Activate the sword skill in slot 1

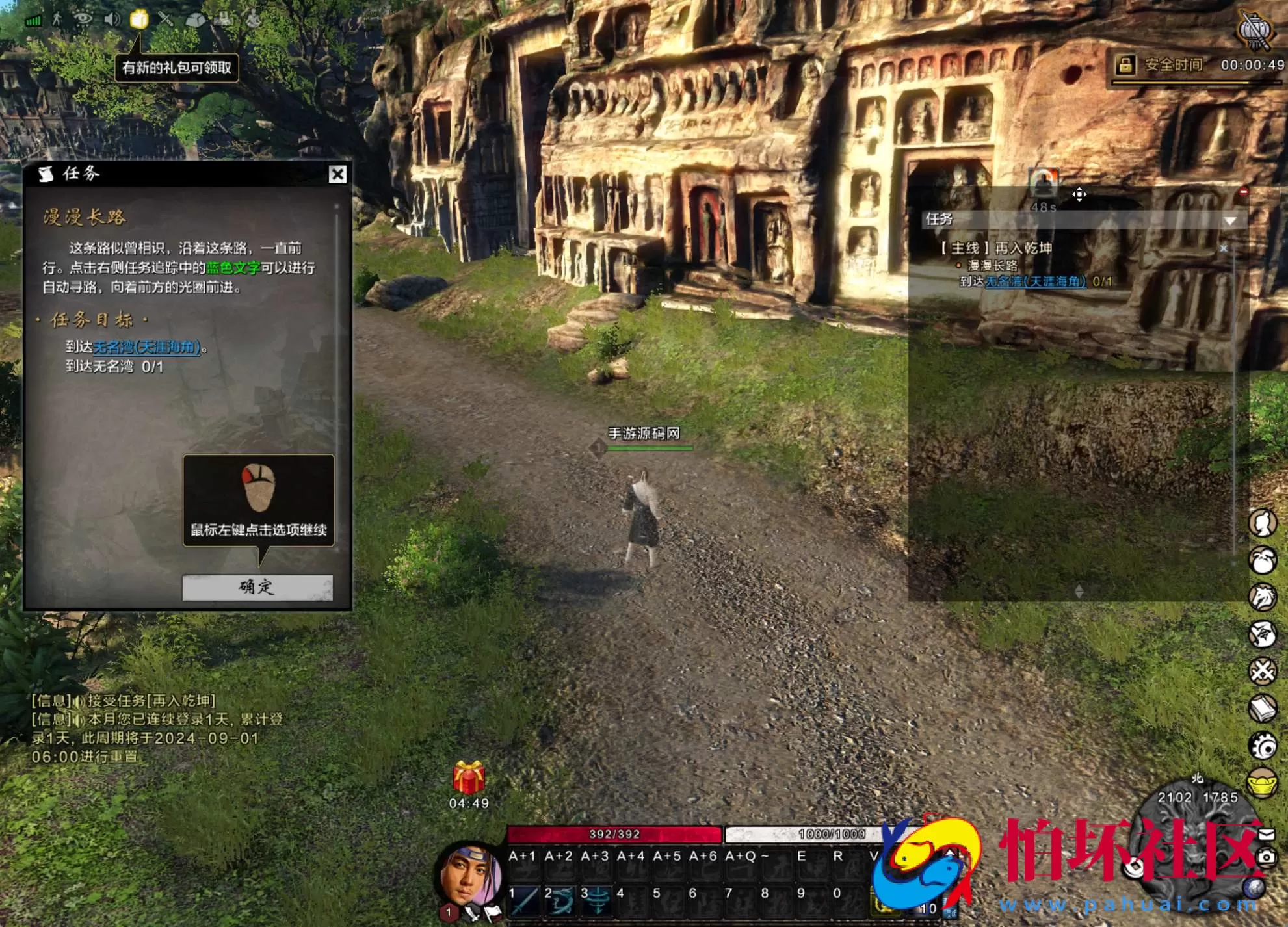(x=524, y=901)
